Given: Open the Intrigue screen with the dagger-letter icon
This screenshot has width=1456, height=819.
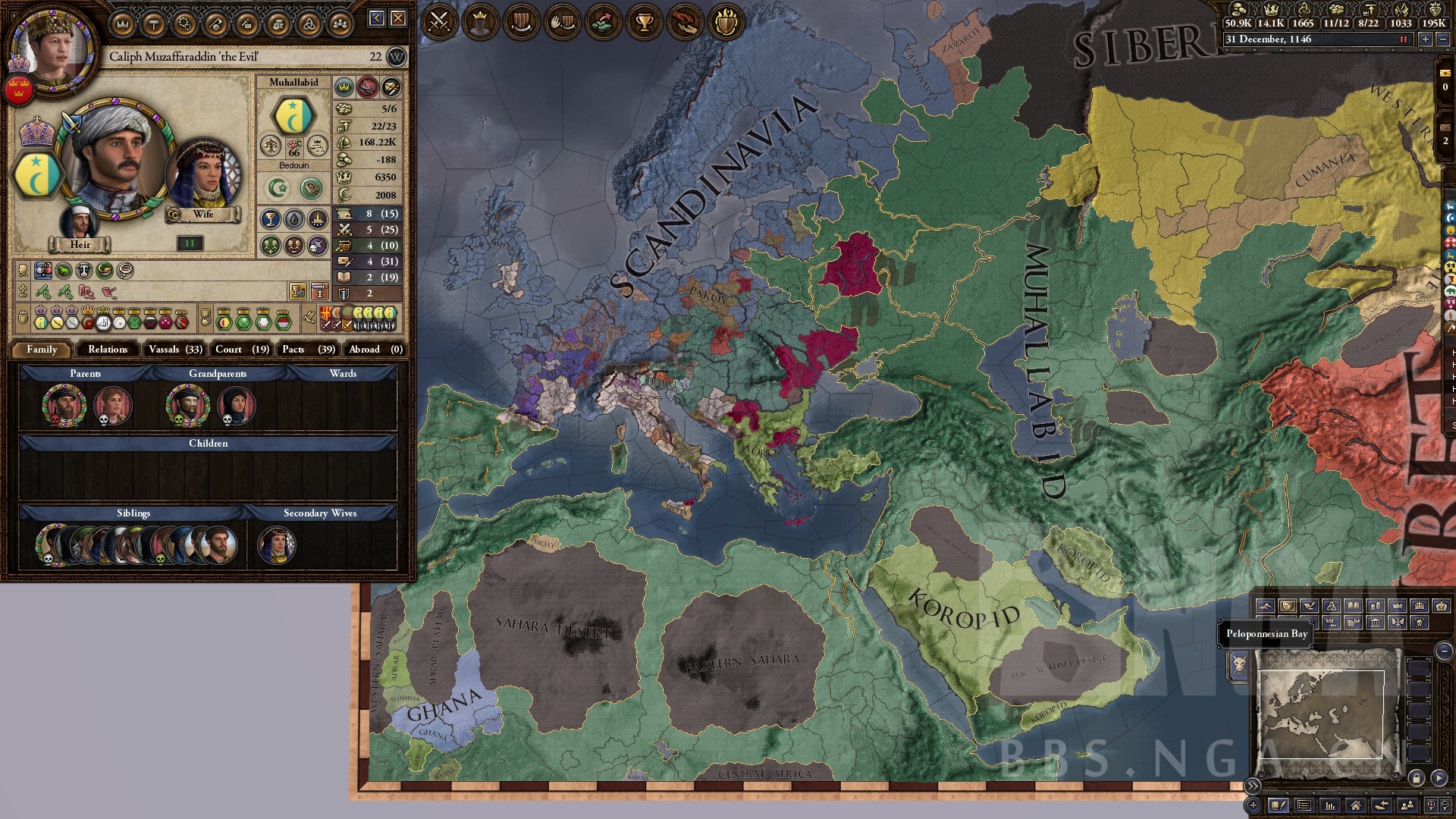Looking at the screenshot, I should pyautogui.click(x=247, y=22).
